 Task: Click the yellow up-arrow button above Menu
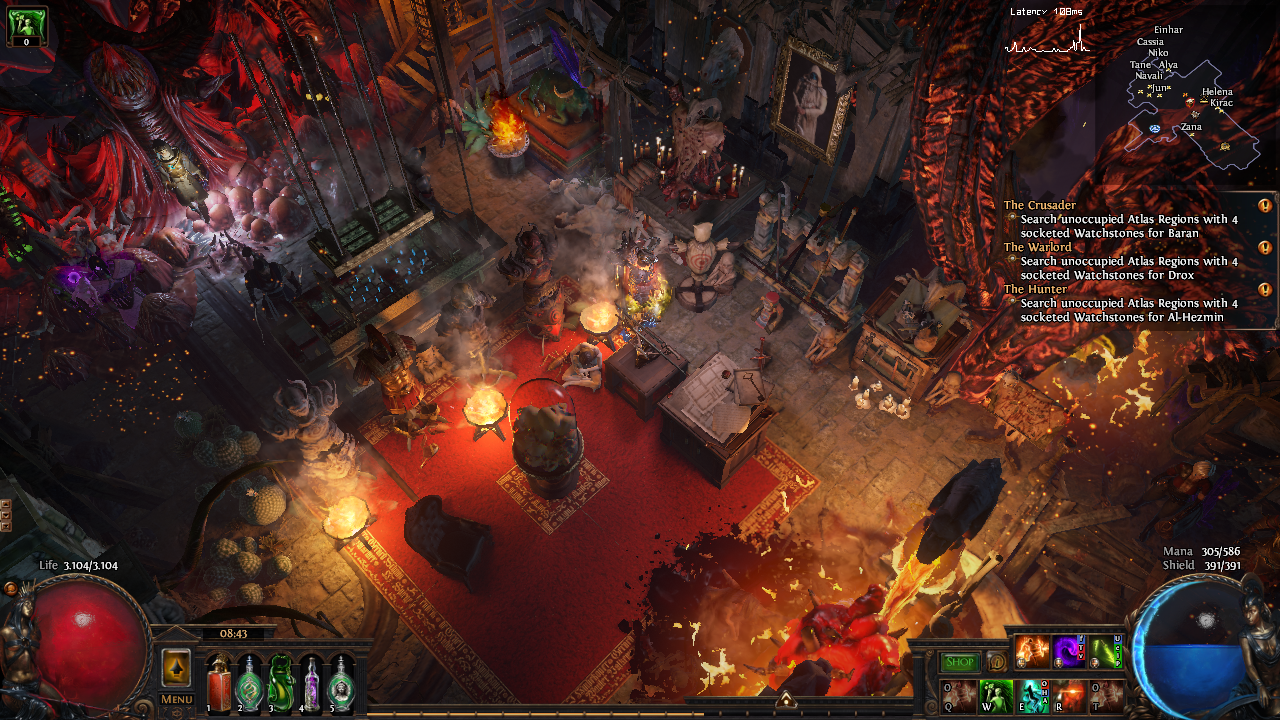pos(176,667)
